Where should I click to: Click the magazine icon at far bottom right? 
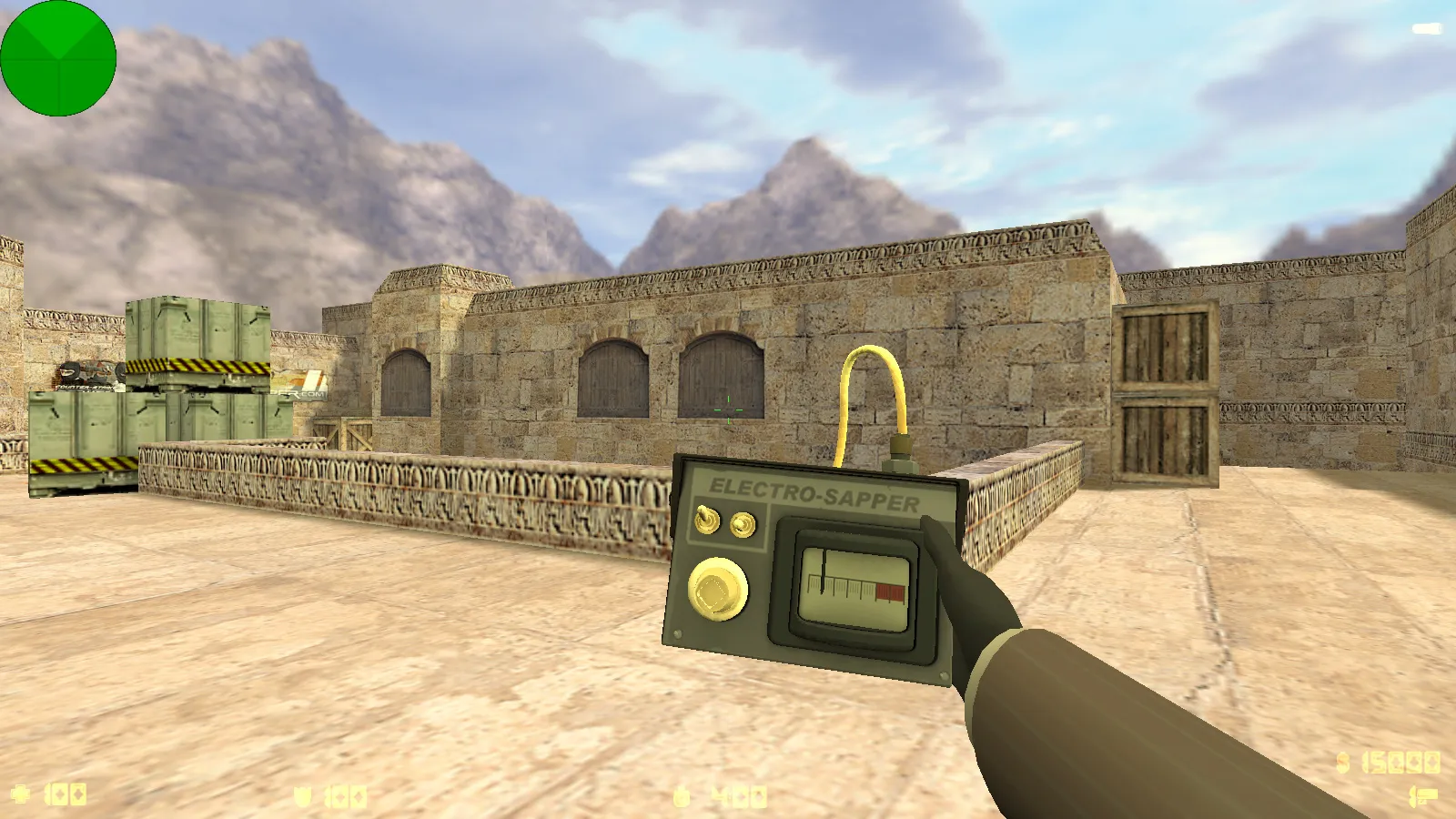point(1426,794)
